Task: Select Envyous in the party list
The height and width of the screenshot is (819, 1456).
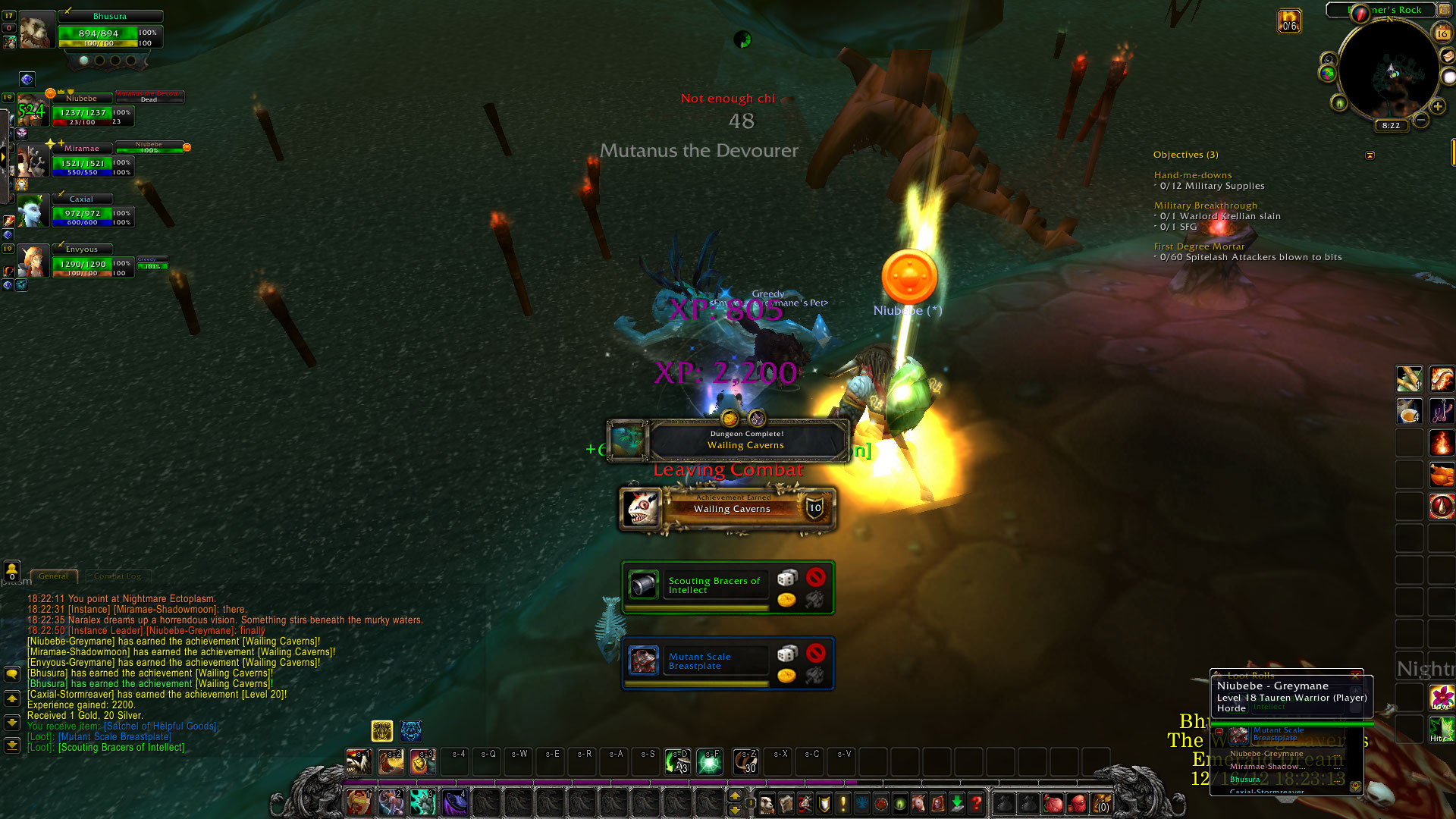Action: point(82,263)
